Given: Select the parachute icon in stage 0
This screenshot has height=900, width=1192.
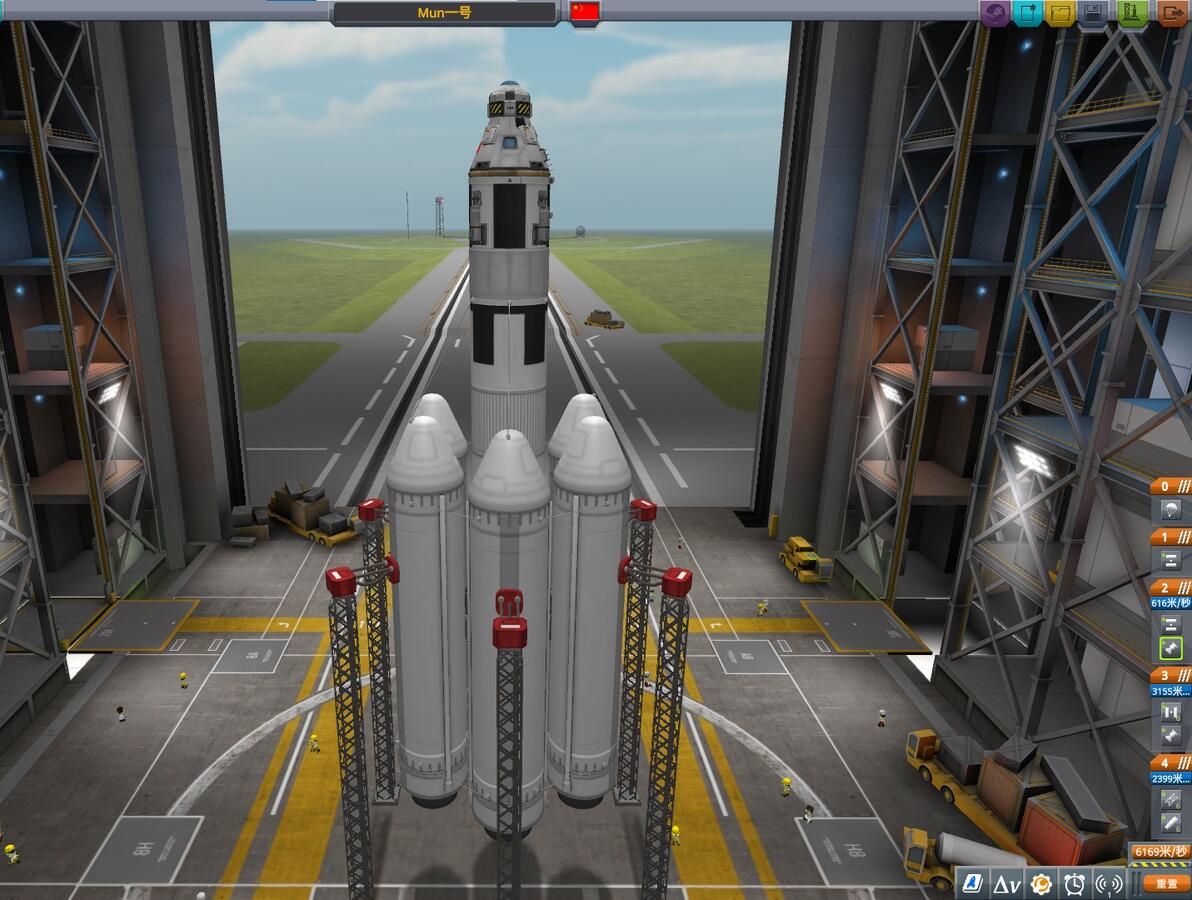Looking at the screenshot, I should point(1170,509).
